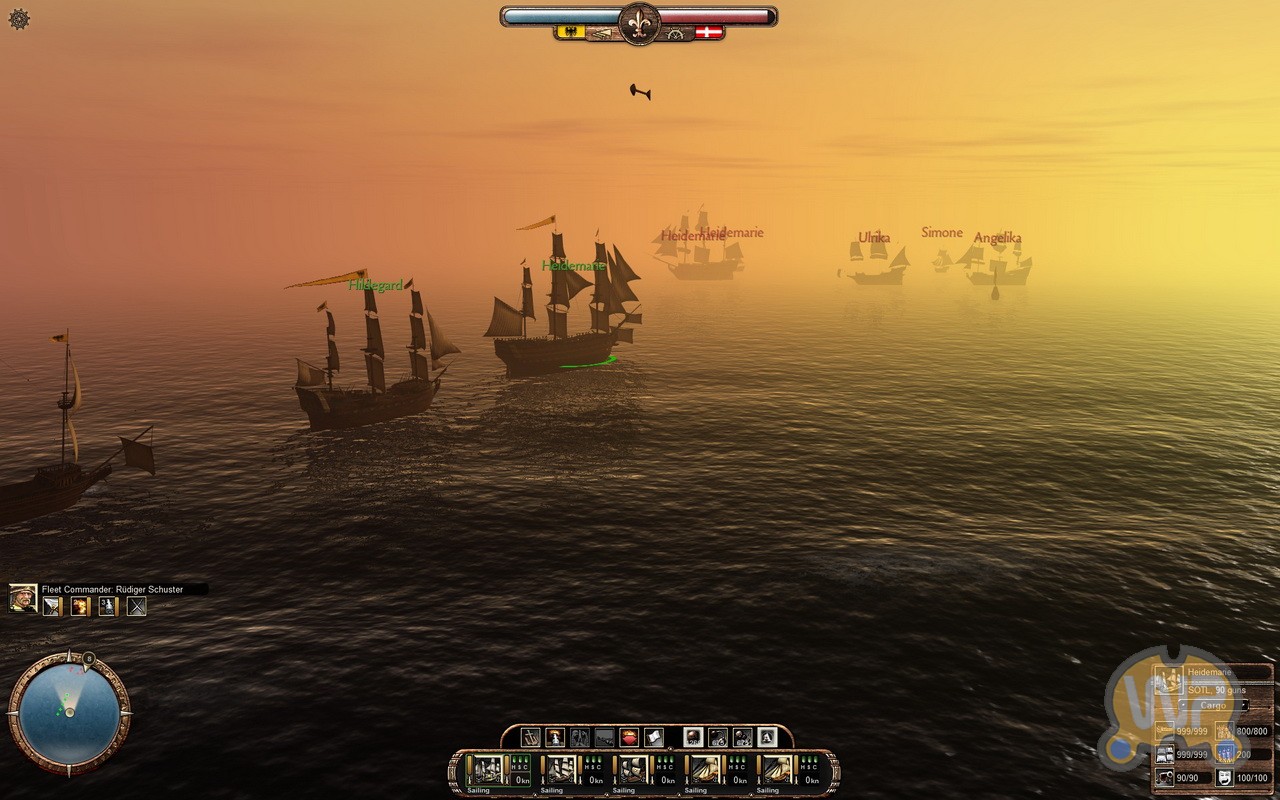Choose the chain shot ammunition icon

click(x=717, y=738)
